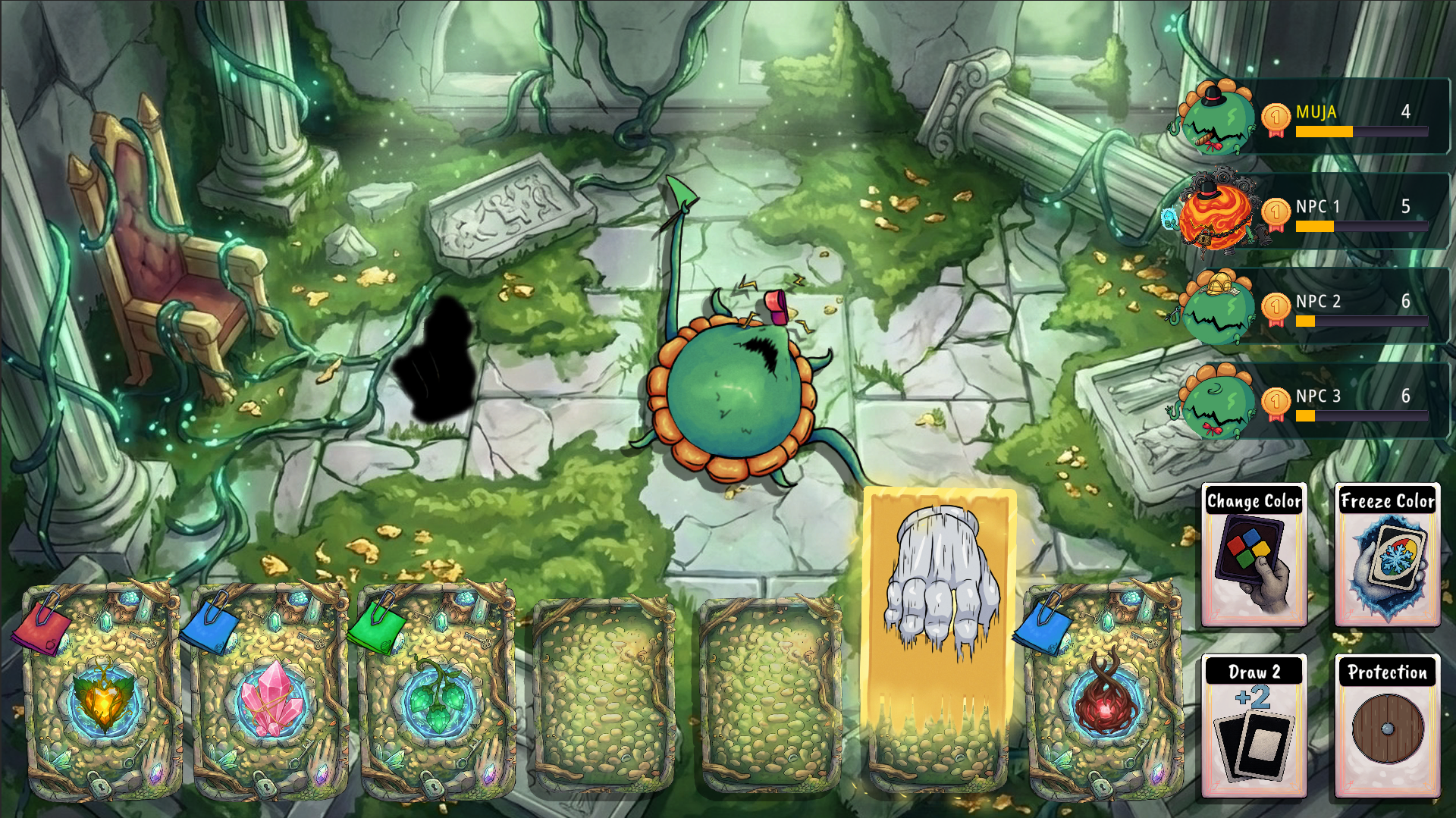Click the turtle creature on the board
The image size is (1456, 818).
pyautogui.click(x=736, y=394)
